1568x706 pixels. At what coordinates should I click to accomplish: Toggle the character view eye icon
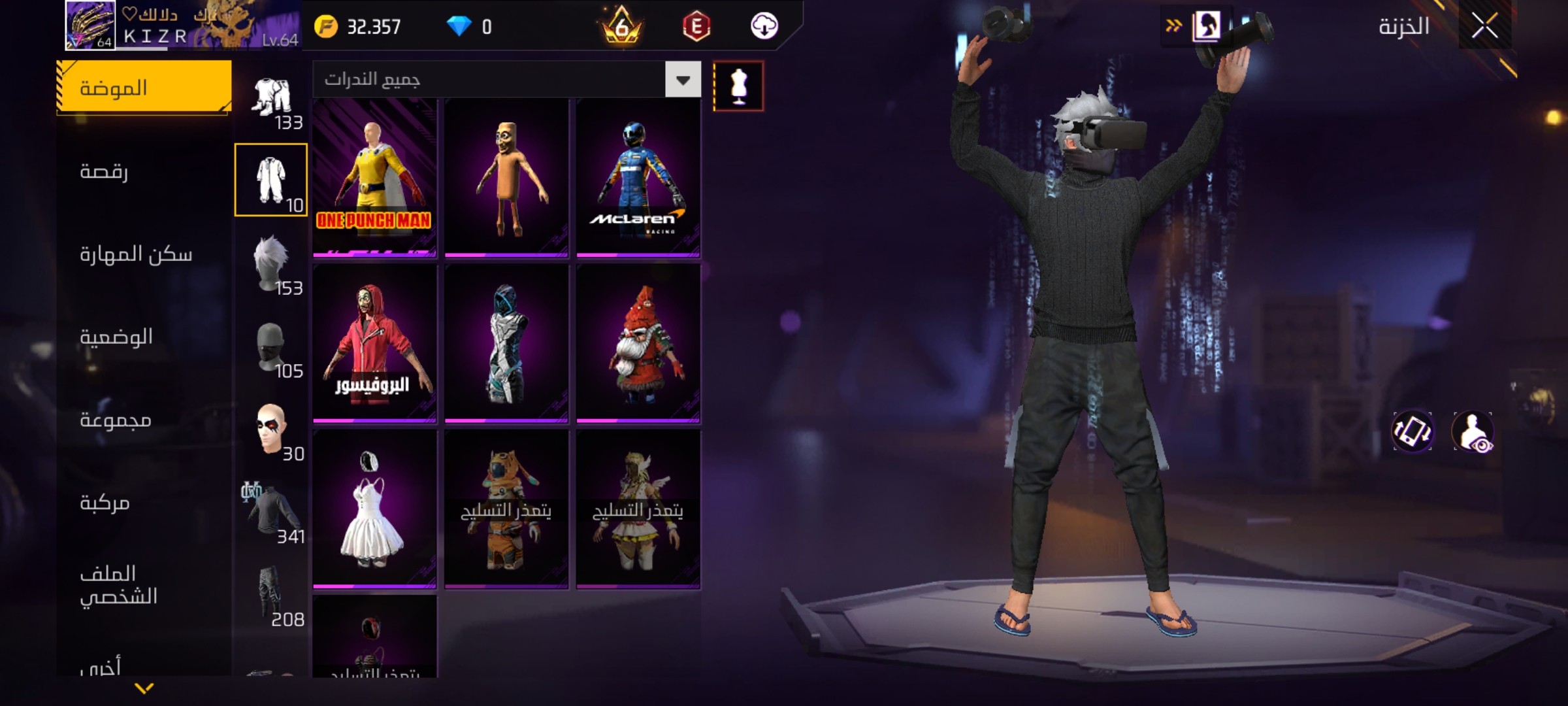[1473, 431]
